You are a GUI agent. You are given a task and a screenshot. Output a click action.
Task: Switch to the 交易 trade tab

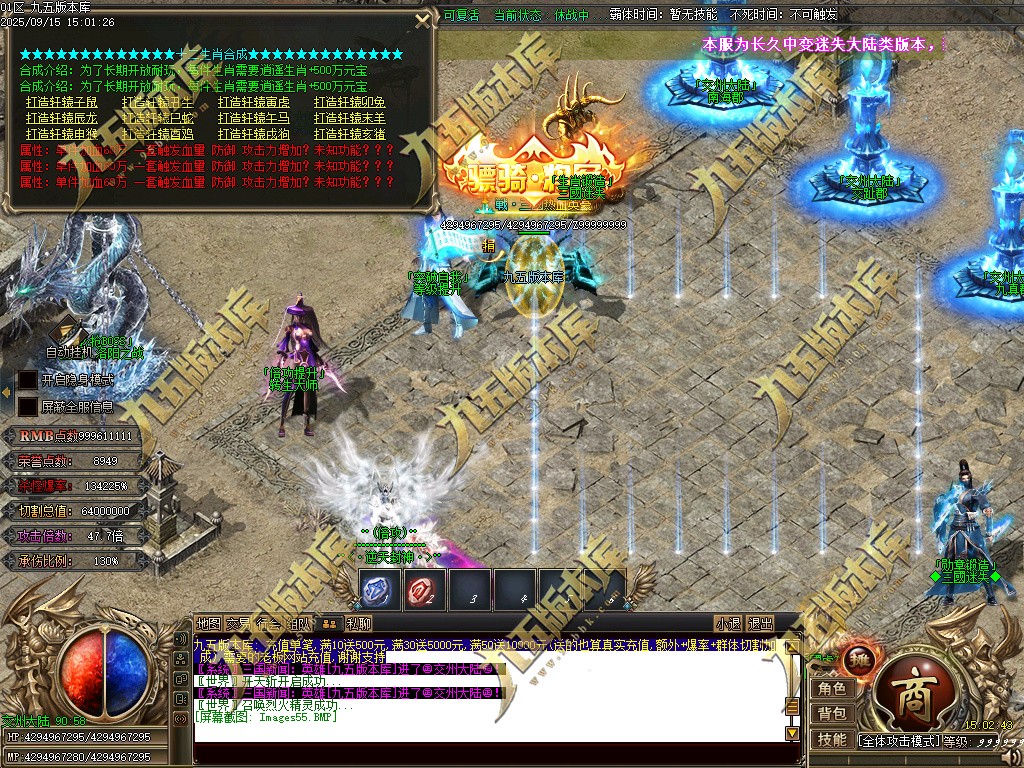238,623
